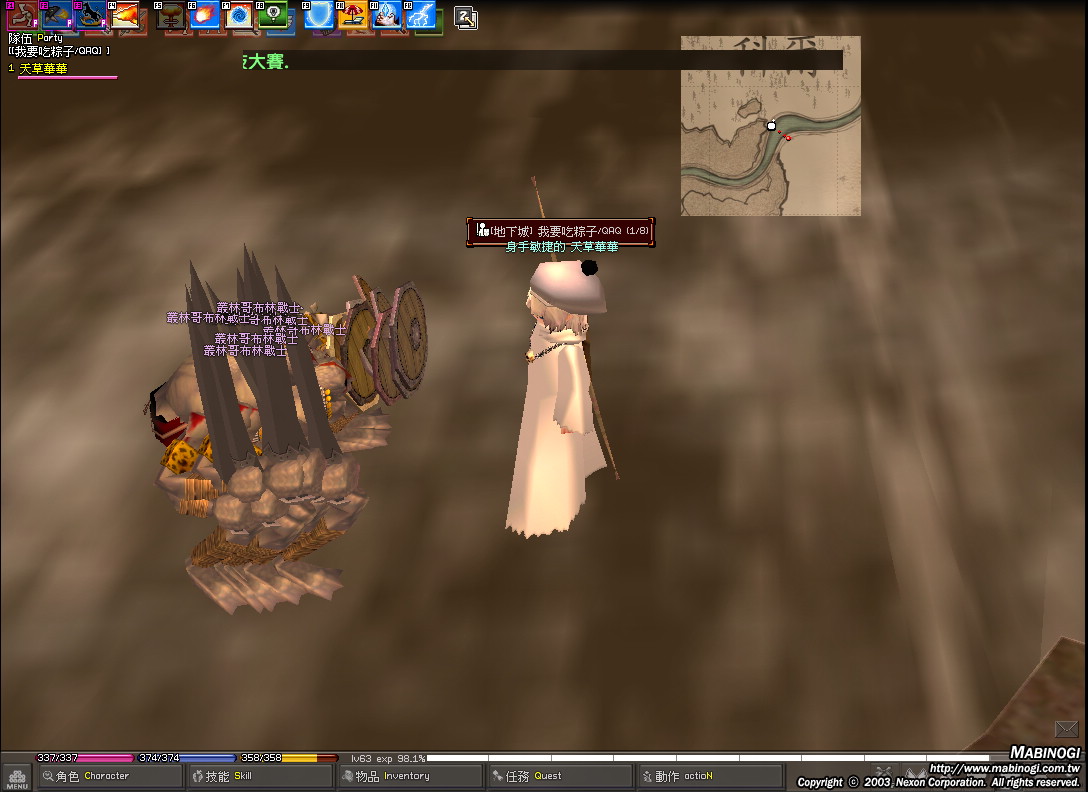The image size is (1088, 792).
Task: Click the question mark help icon
Action: point(465,16)
